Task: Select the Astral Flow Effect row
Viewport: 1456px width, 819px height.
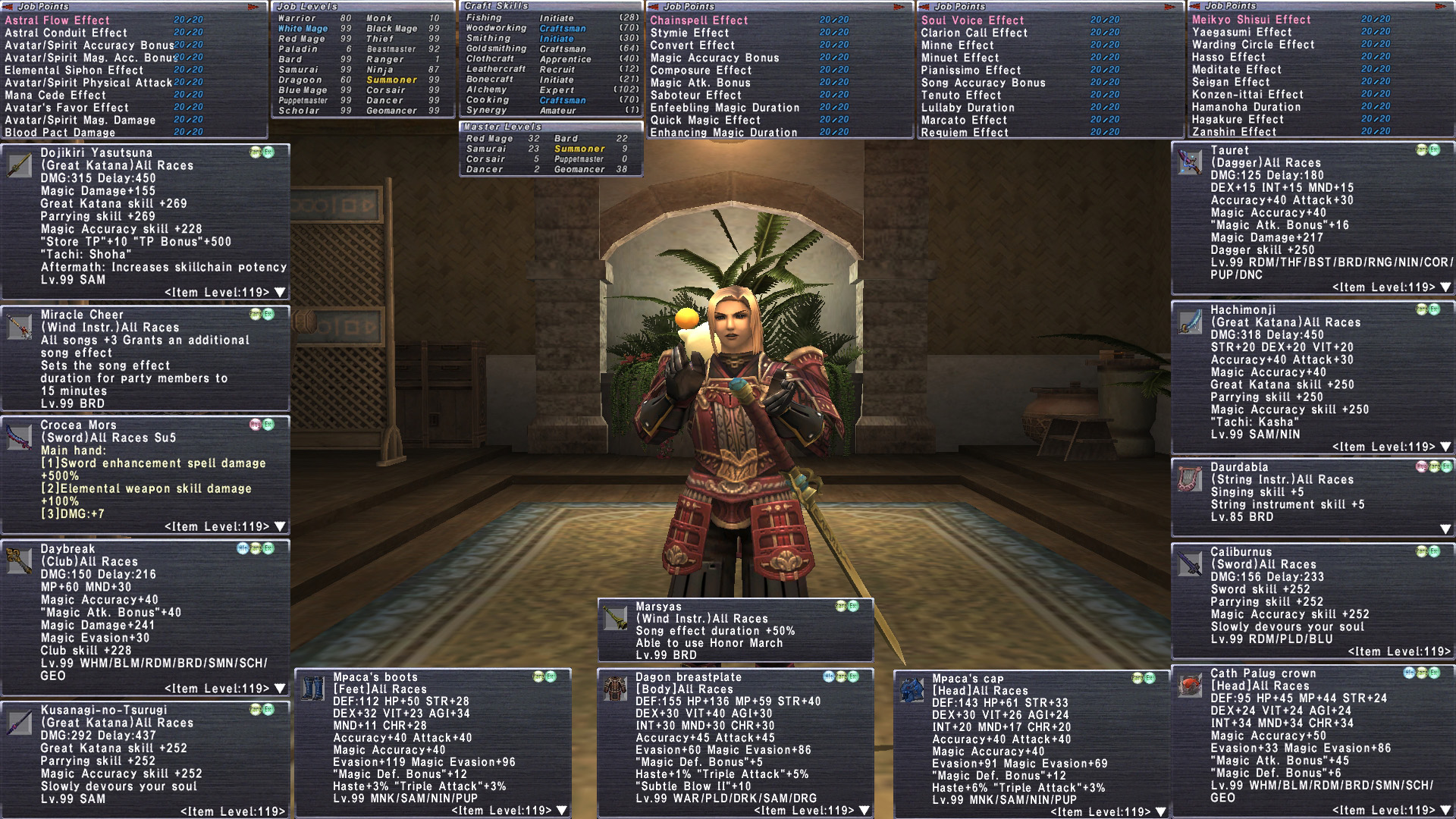Action: pos(58,20)
